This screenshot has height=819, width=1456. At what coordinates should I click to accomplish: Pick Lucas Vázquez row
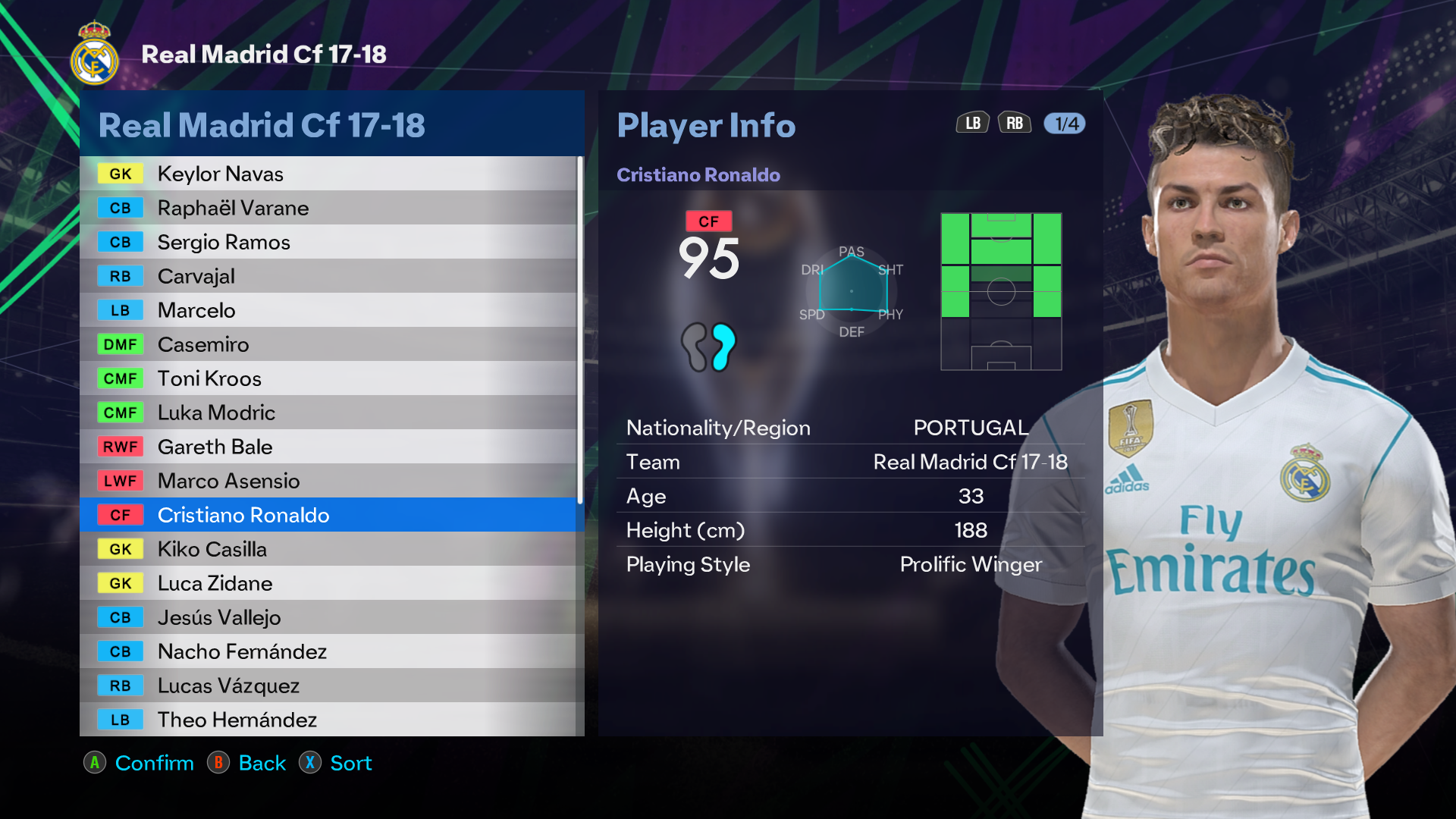(x=328, y=686)
